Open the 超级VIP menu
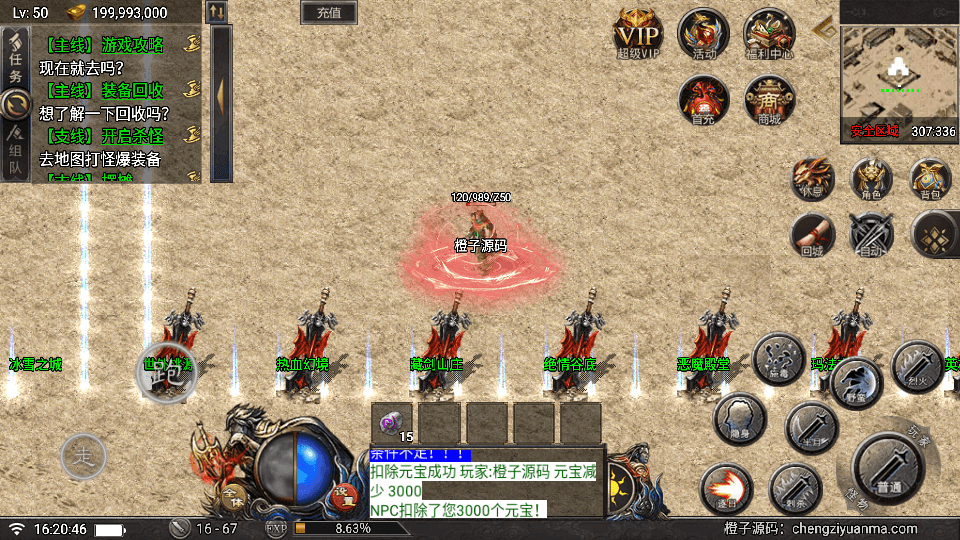960x540 pixels. pyautogui.click(x=638, y=34)
